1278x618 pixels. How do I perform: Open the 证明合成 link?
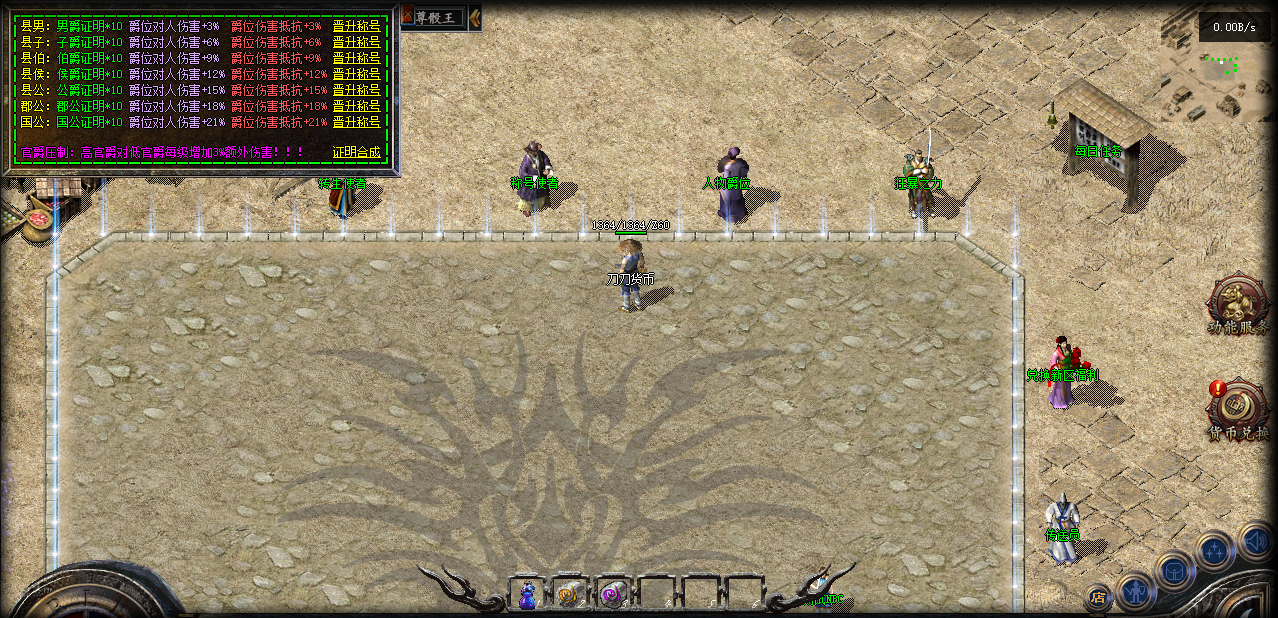(x=356, y=152)
